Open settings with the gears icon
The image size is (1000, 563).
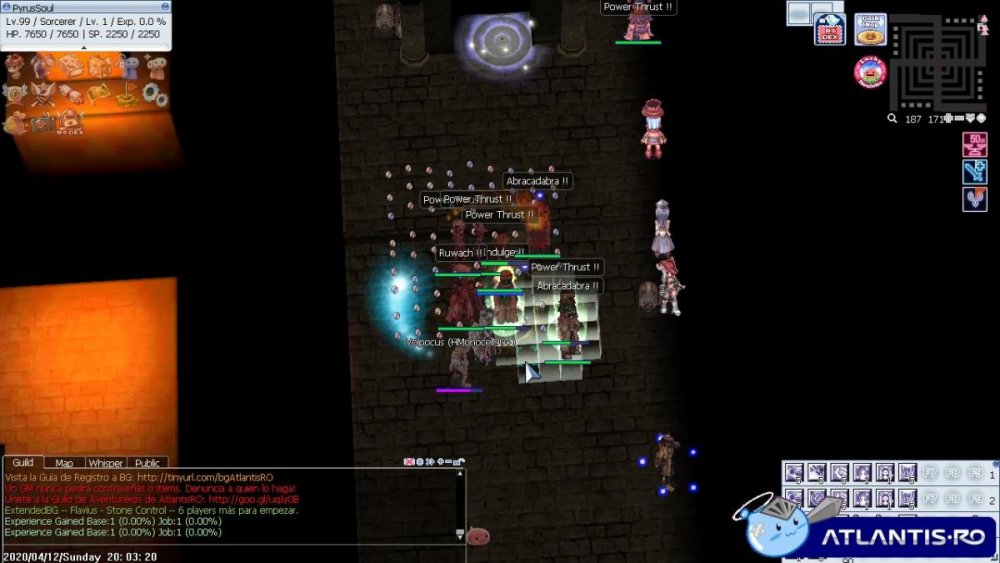pyautogui.click(x=154, y=94)
